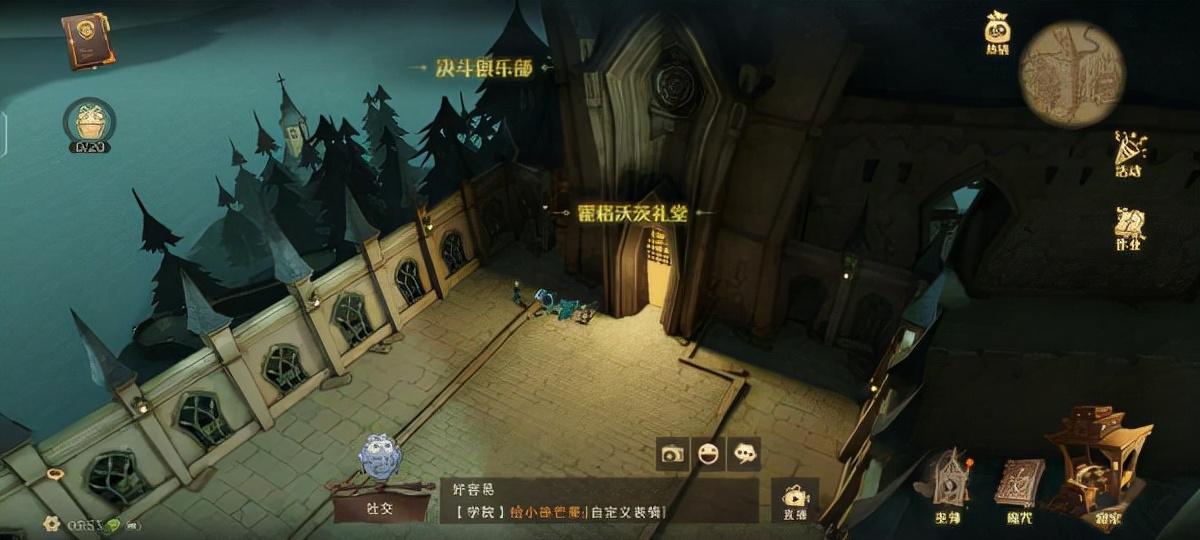
Task: Tap the gold coin currency icon
Action: (52, 524)
